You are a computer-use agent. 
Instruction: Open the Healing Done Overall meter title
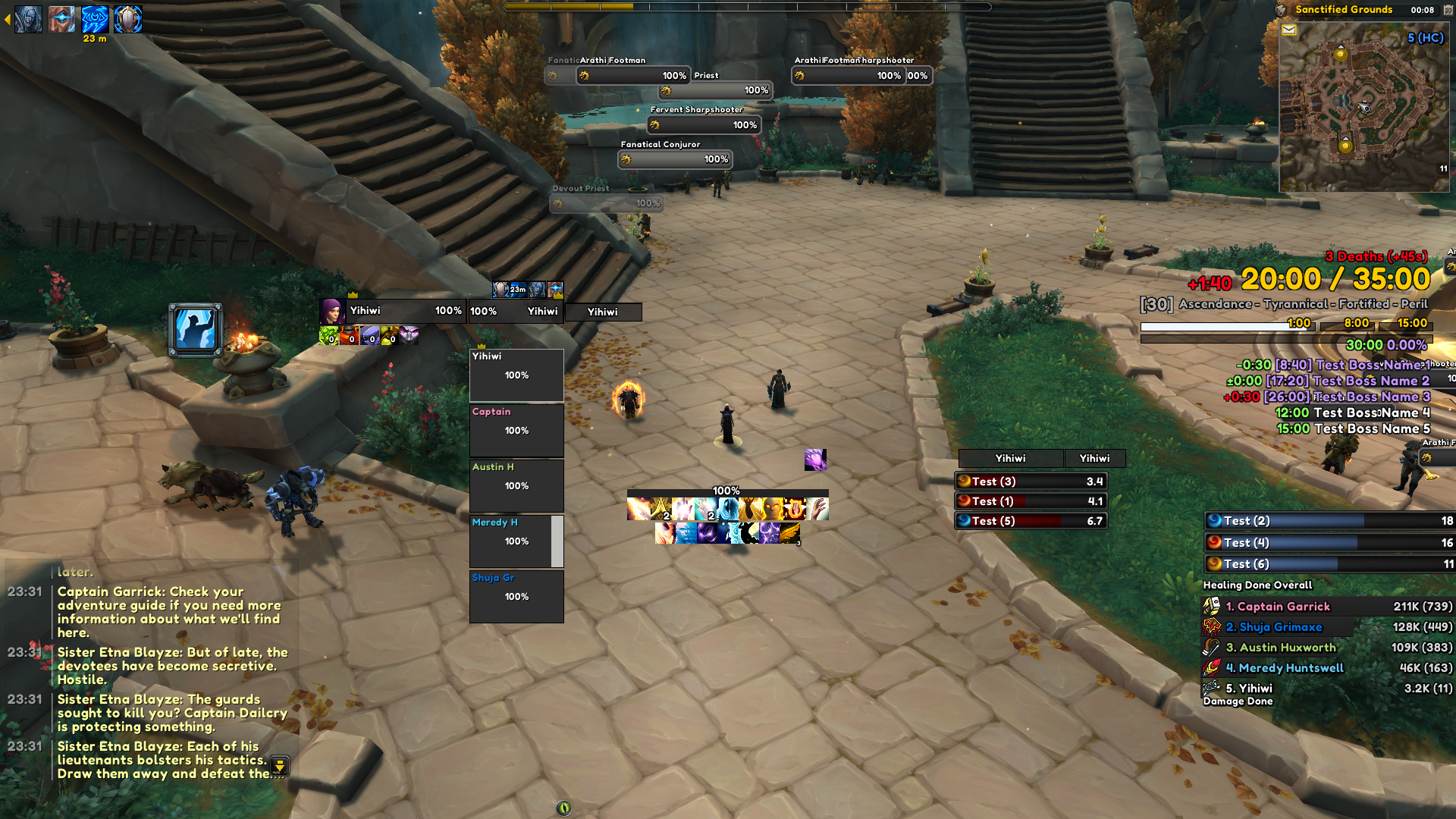pyautogui.click(x=1257, y=585)
